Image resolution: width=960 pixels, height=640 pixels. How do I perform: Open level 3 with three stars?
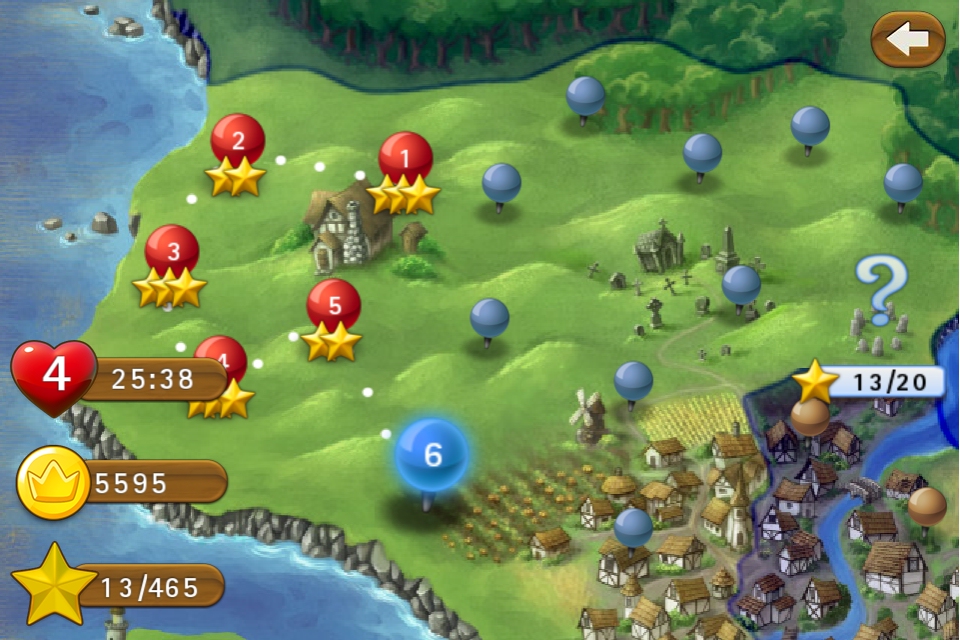pyautogui.click(x=171, y=252)
